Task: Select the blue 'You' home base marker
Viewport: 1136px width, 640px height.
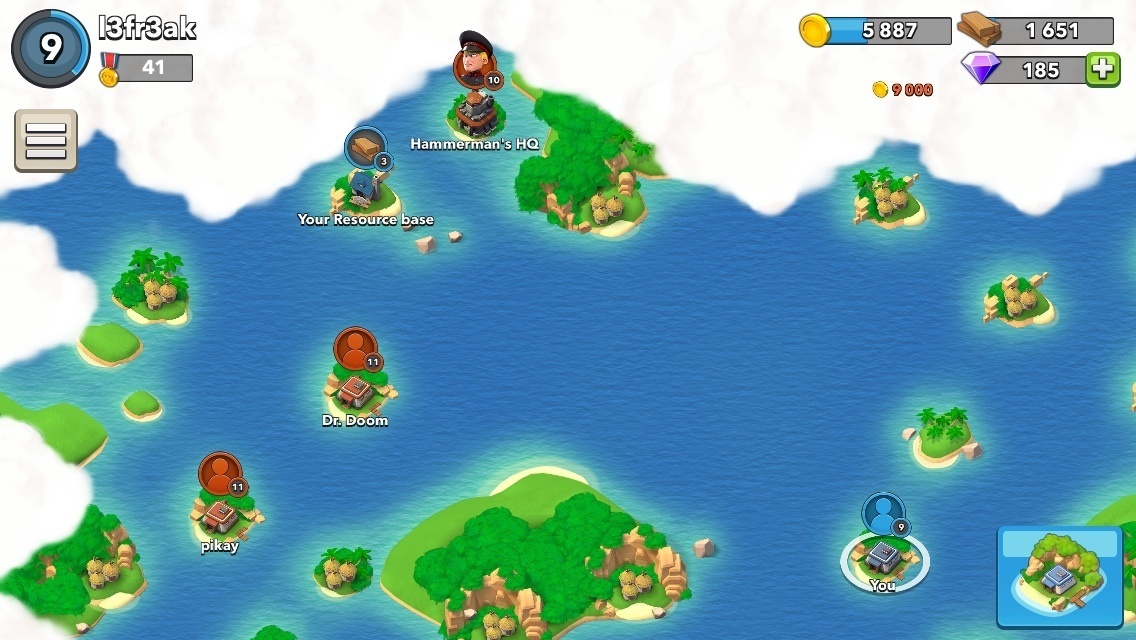Action: coord(883,548)
